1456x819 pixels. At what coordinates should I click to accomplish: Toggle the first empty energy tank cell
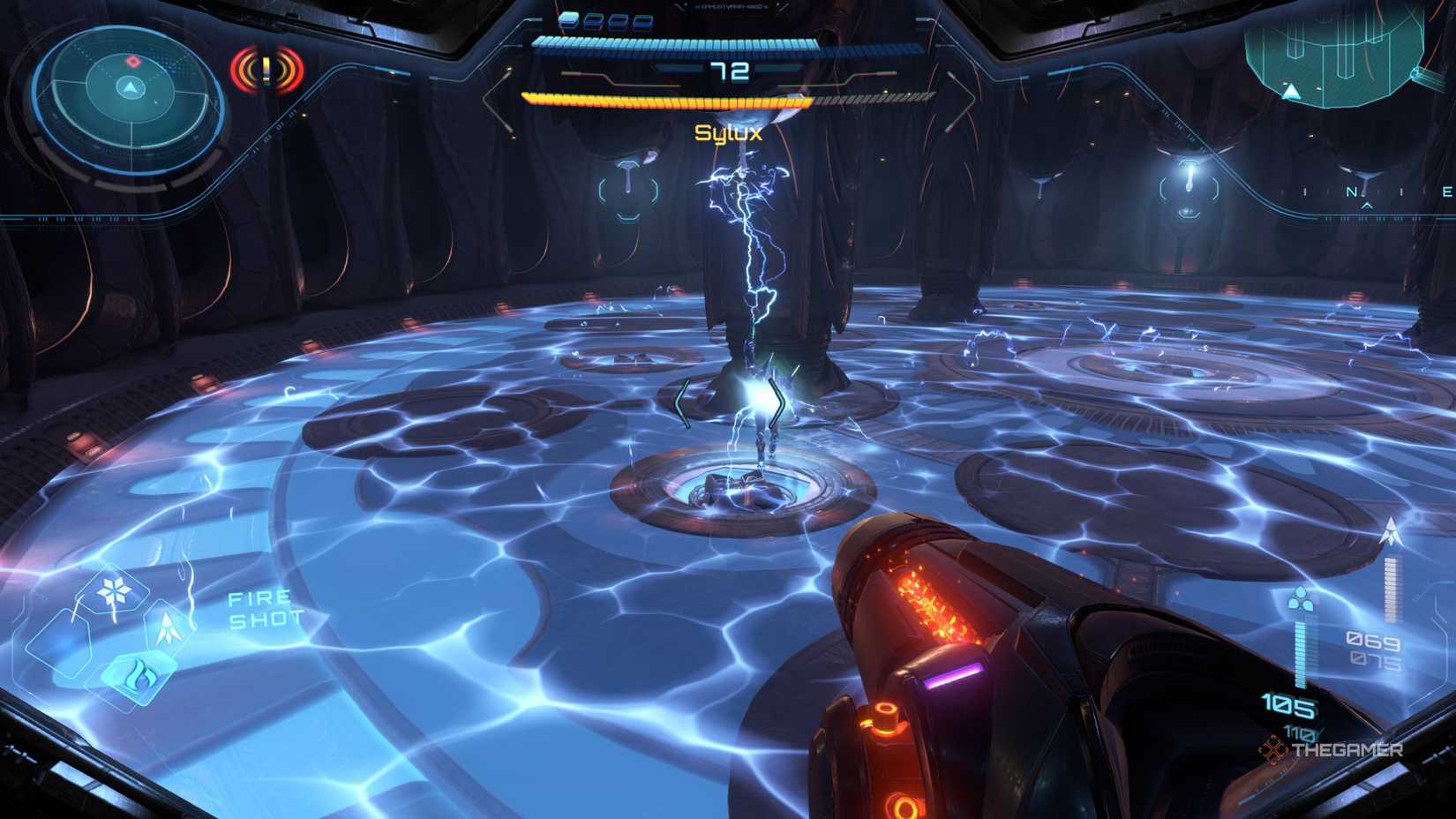(x=595, y=21)
